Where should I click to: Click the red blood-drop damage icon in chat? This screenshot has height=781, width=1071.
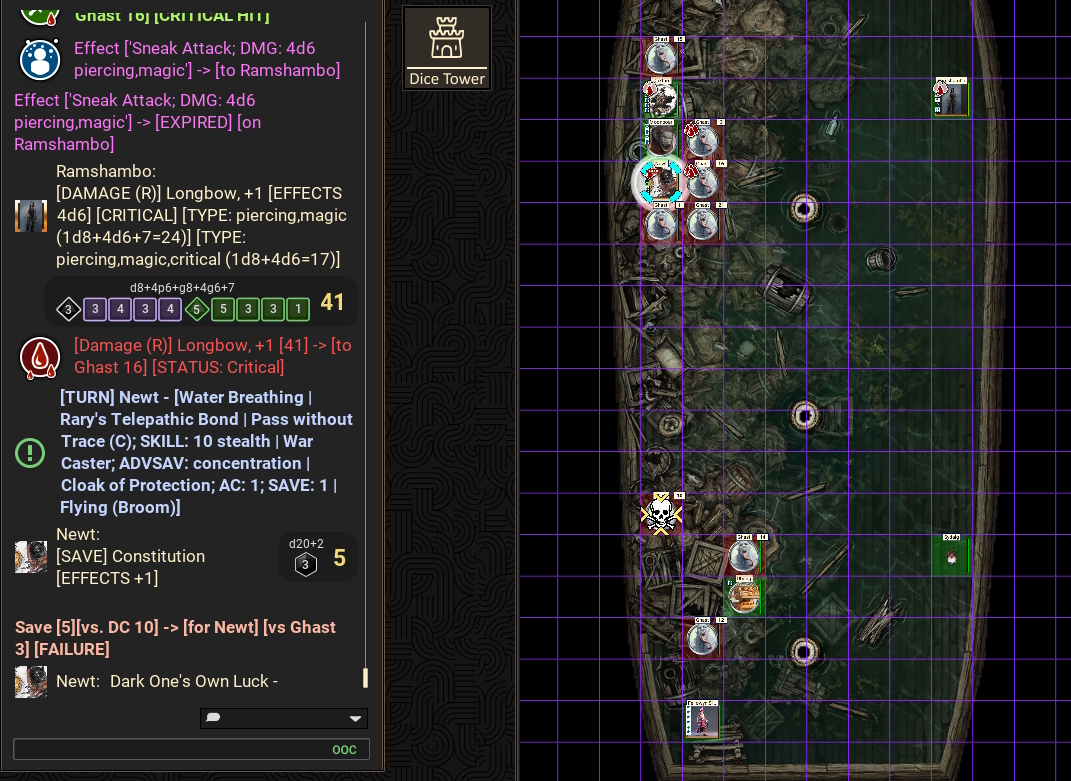[40, 357]
